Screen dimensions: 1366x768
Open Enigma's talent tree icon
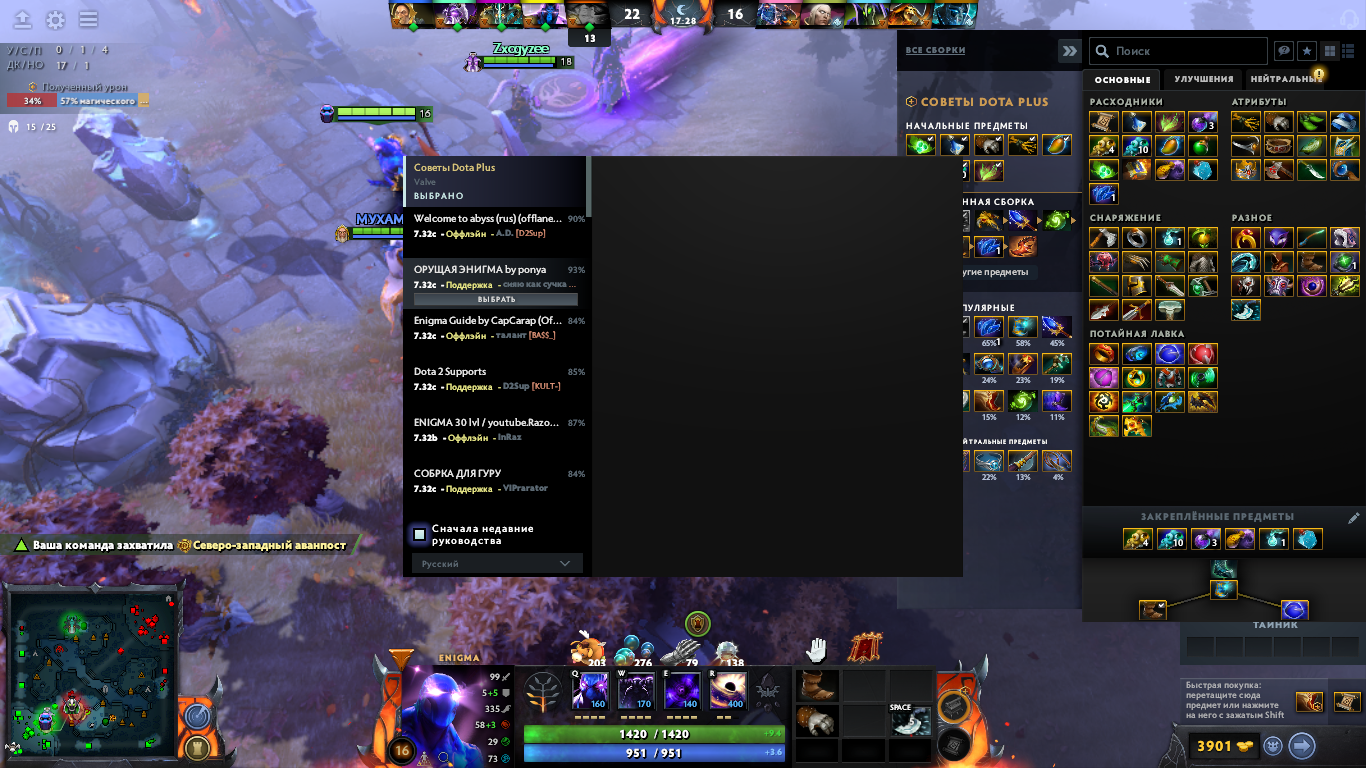click(x=541, y=691)
